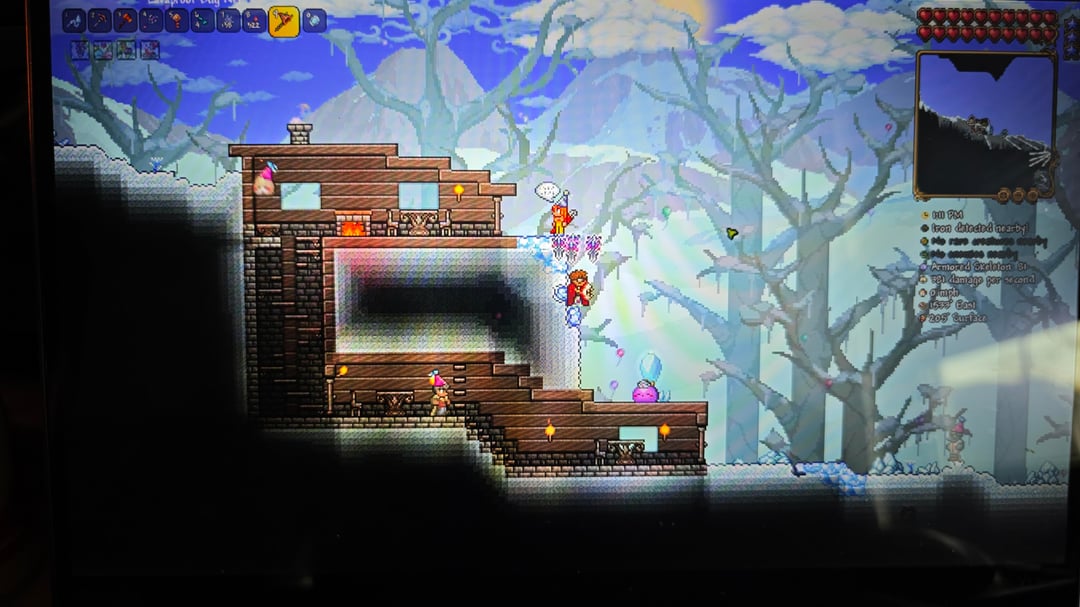
Task: Select the ice mirror in the last hotbar slot
Action: pos(314,20)
